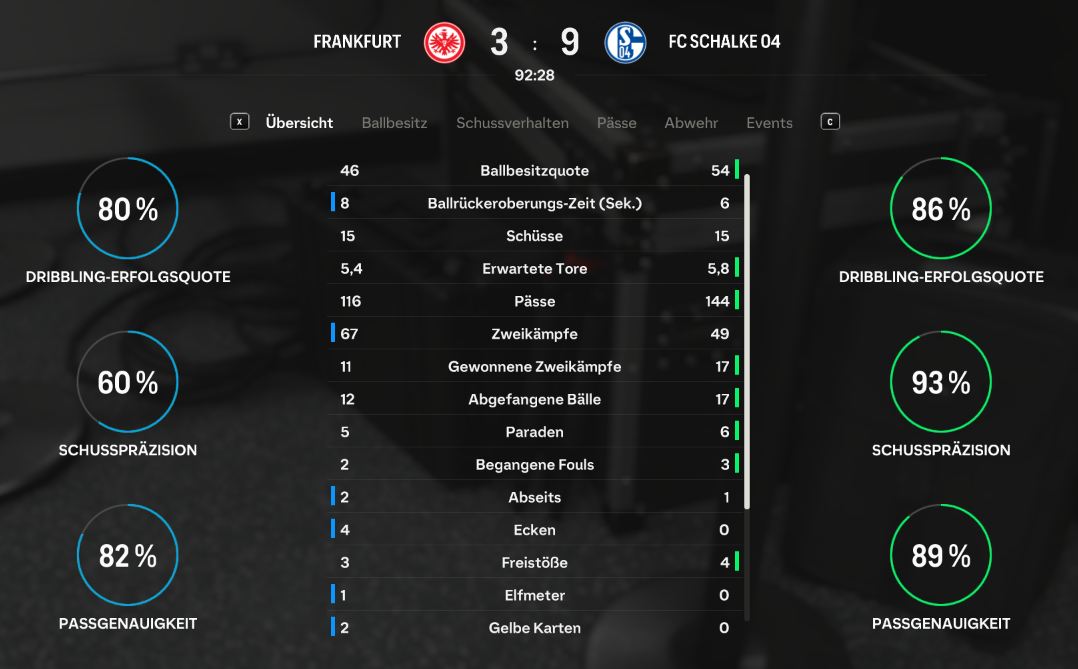Show the Schussverhalten tab
Viewport: 1078px width, 669px height.
[512, 123]
